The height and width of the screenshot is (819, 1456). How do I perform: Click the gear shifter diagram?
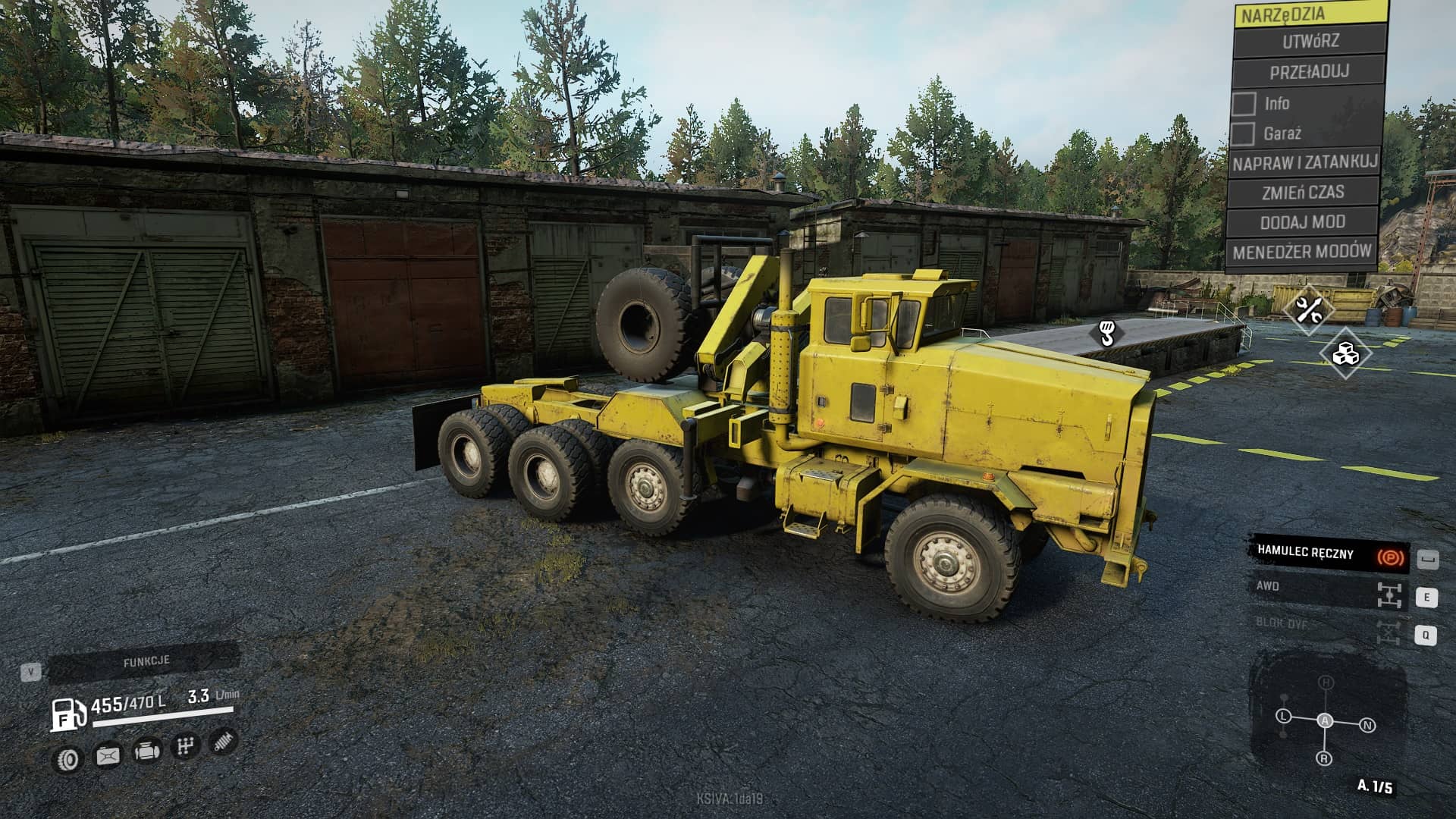[1325, 720]
